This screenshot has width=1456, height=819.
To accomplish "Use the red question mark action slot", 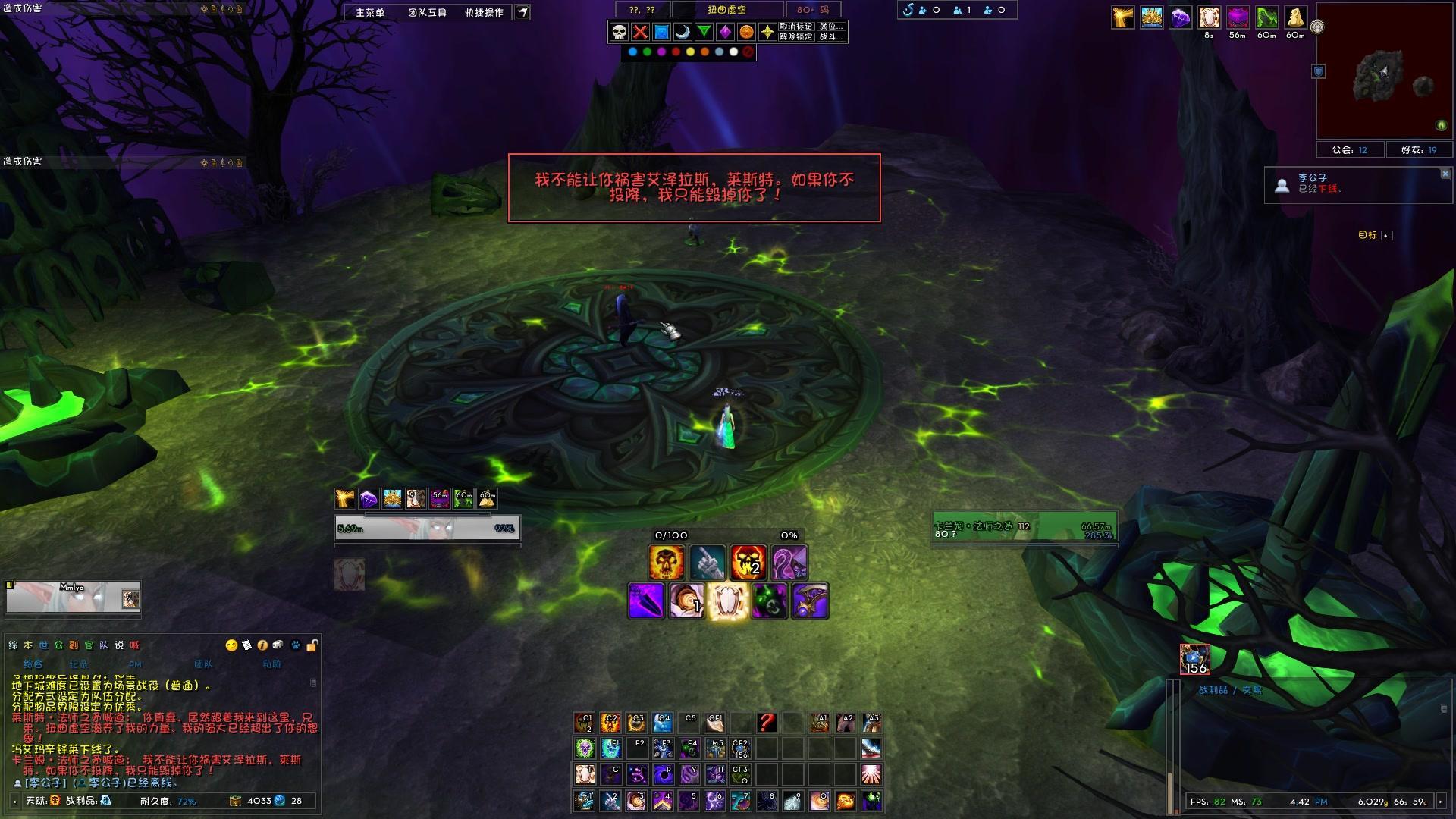I will [x=767, y=723].
